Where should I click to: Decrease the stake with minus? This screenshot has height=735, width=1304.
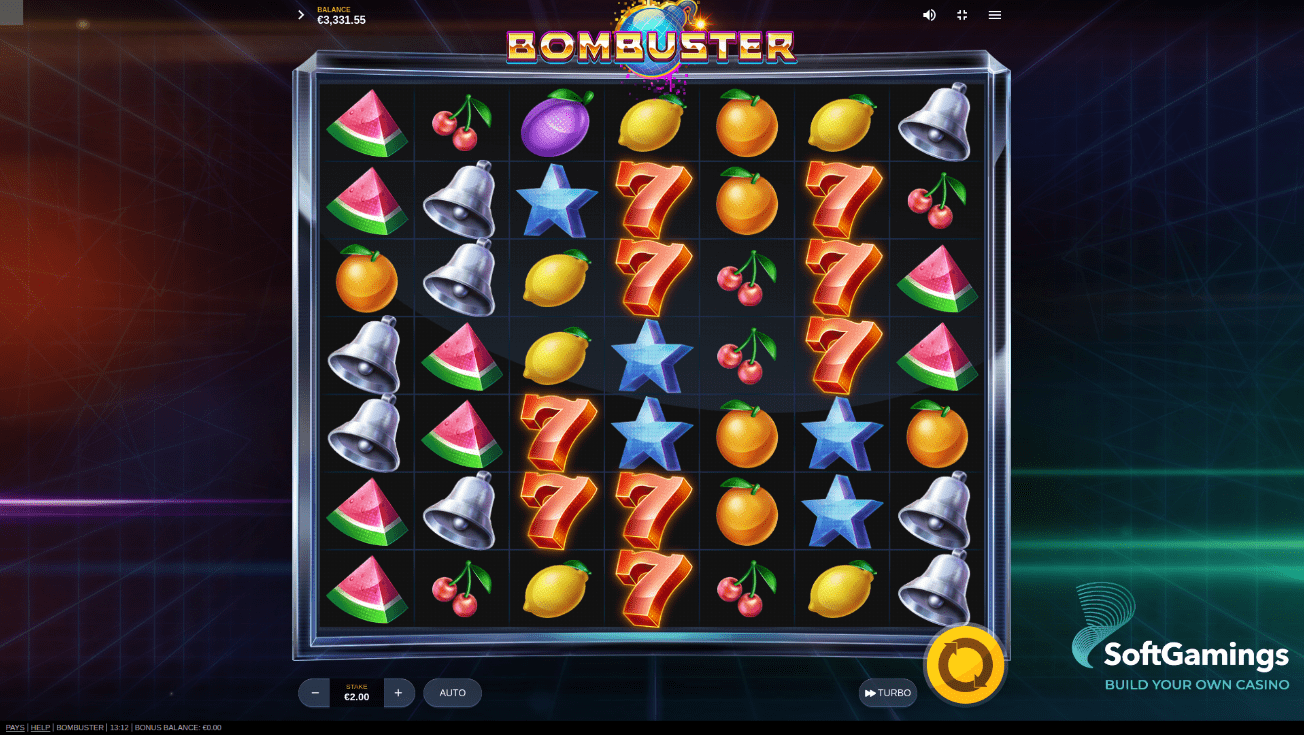pos(314,692)
